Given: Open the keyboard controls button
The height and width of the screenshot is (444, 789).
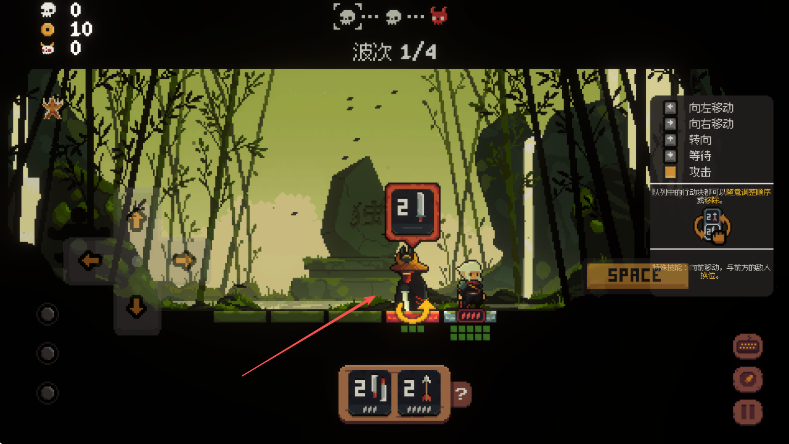Looking at the screenshot, I should (x=746, y=347).
